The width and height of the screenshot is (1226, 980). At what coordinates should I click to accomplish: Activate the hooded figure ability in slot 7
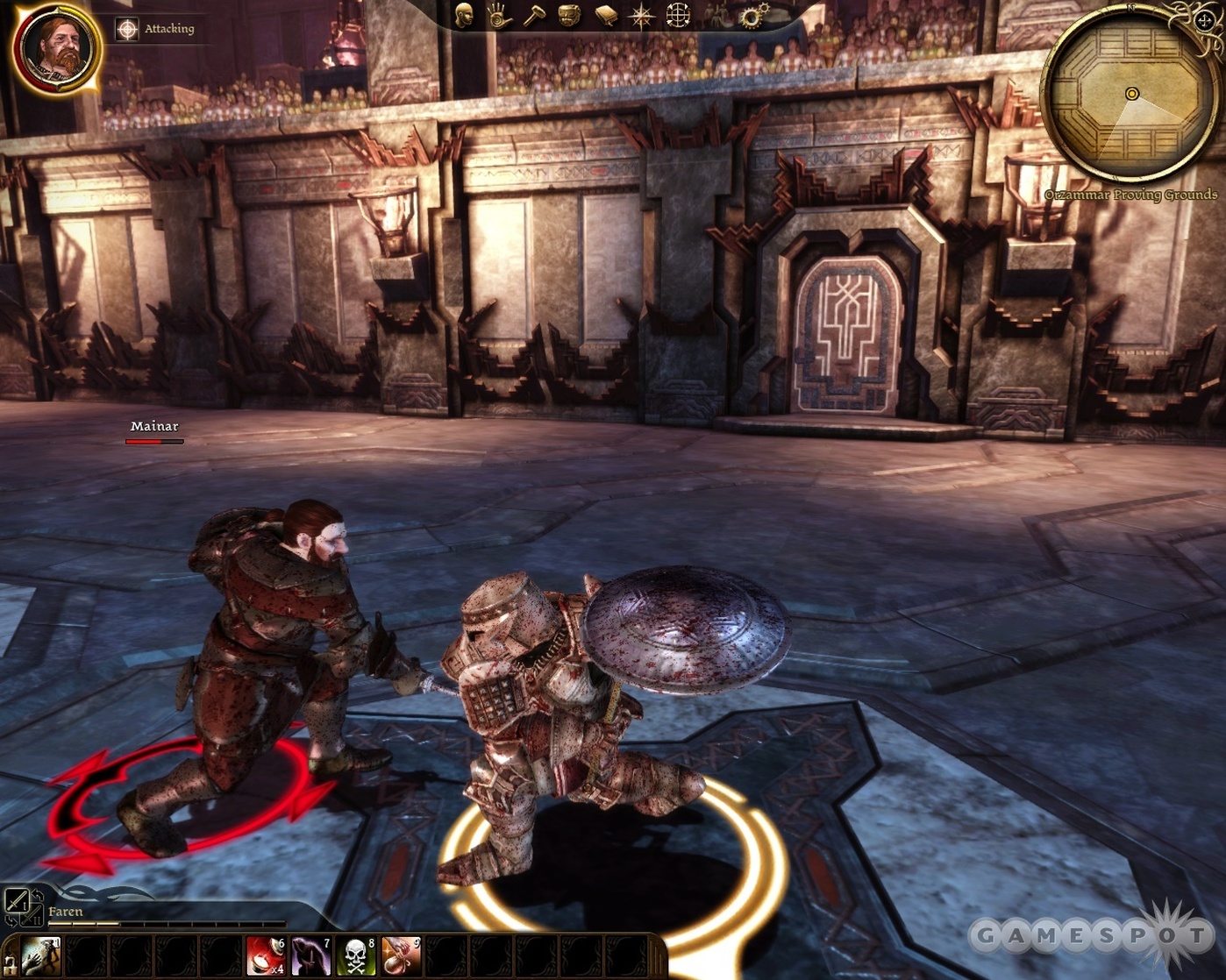pos(311,955)
